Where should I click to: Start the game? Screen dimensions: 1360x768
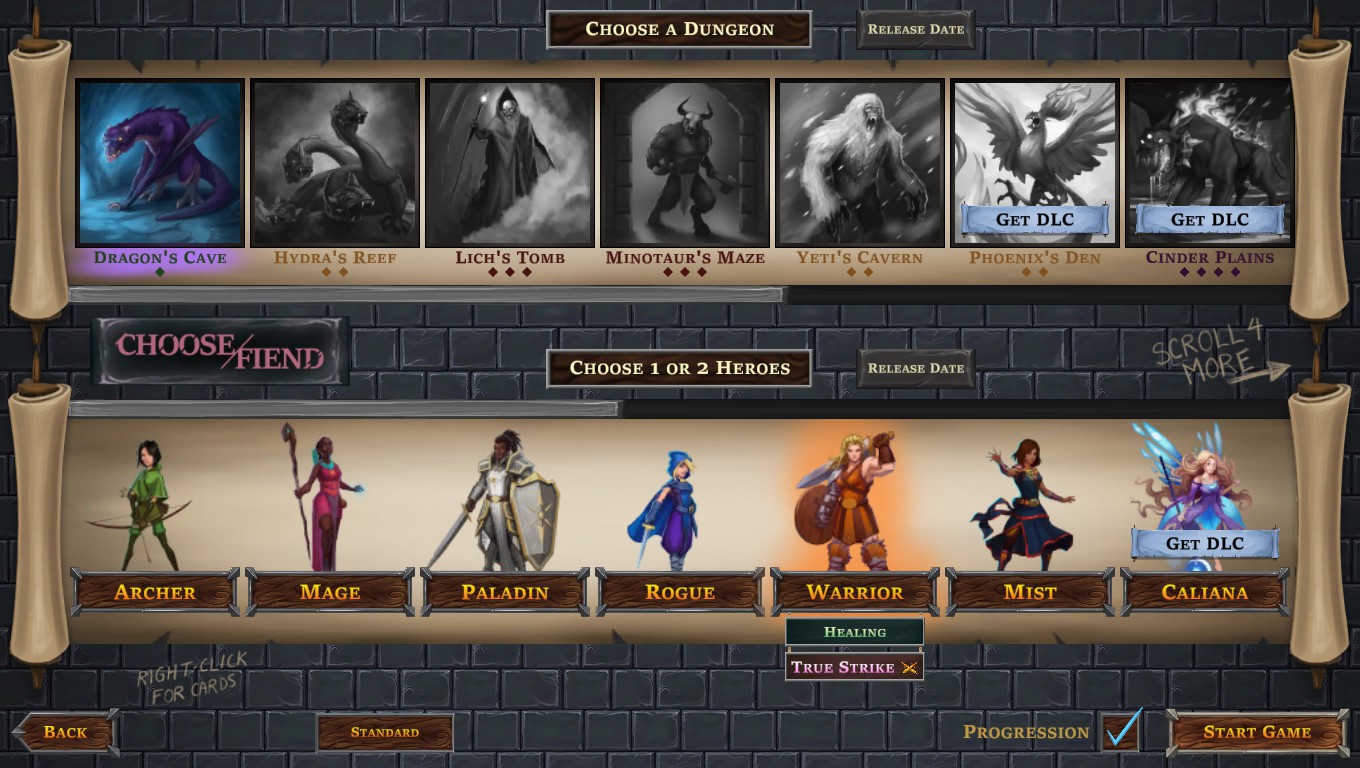click(1256, 732)
